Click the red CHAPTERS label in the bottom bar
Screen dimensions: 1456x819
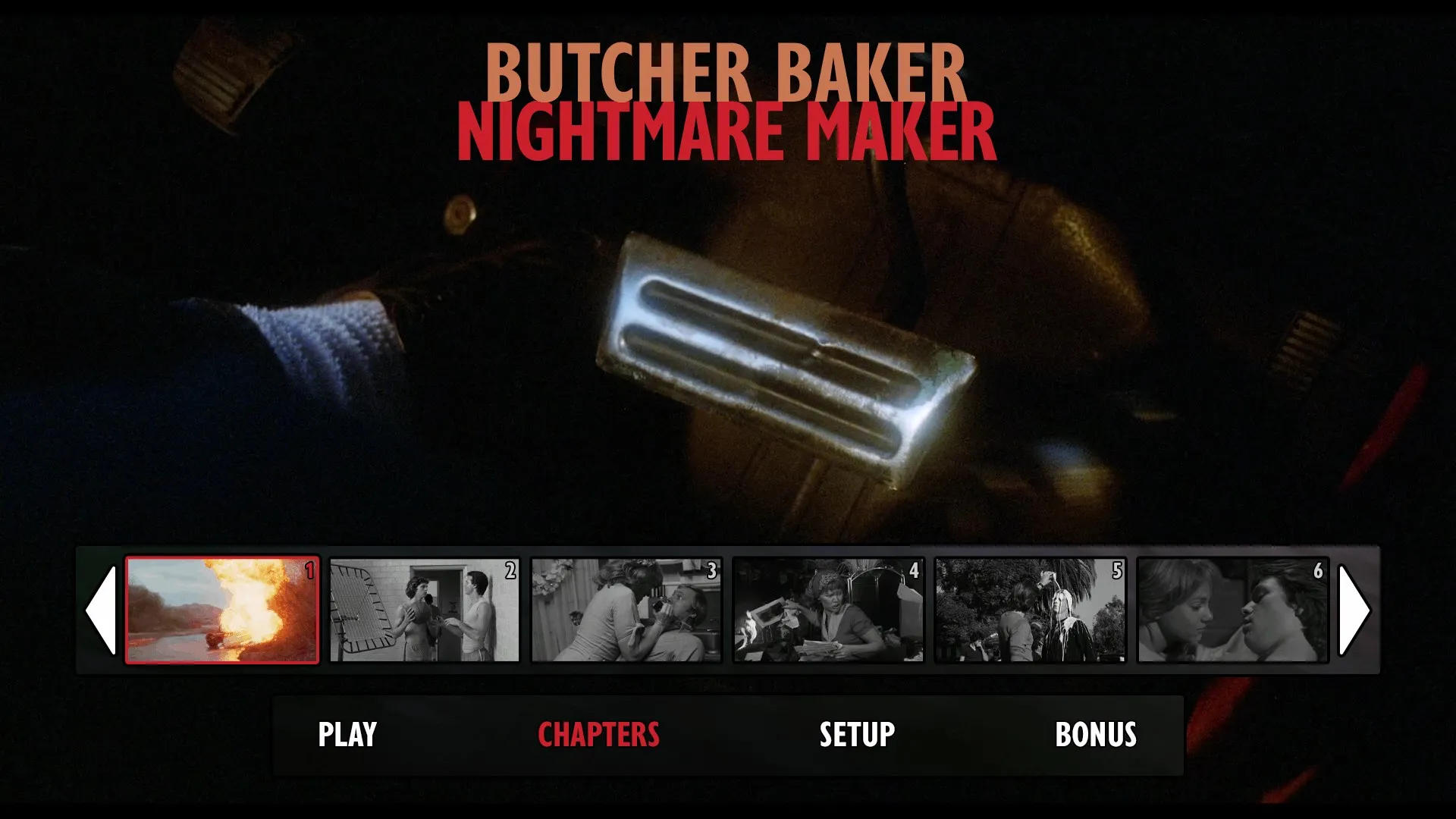point(598,734)
